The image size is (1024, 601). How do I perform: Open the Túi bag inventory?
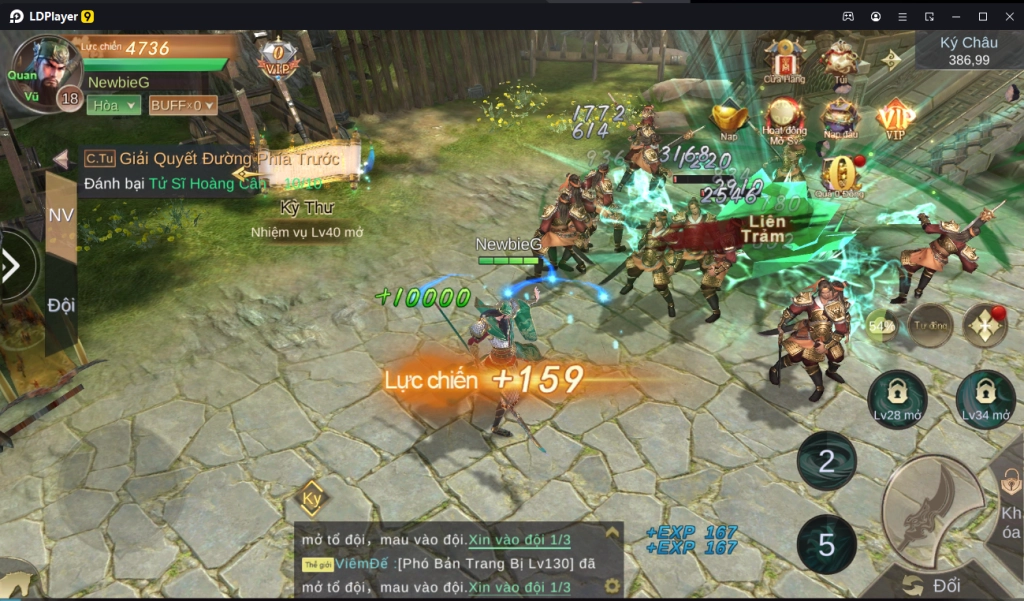(839, 60)
